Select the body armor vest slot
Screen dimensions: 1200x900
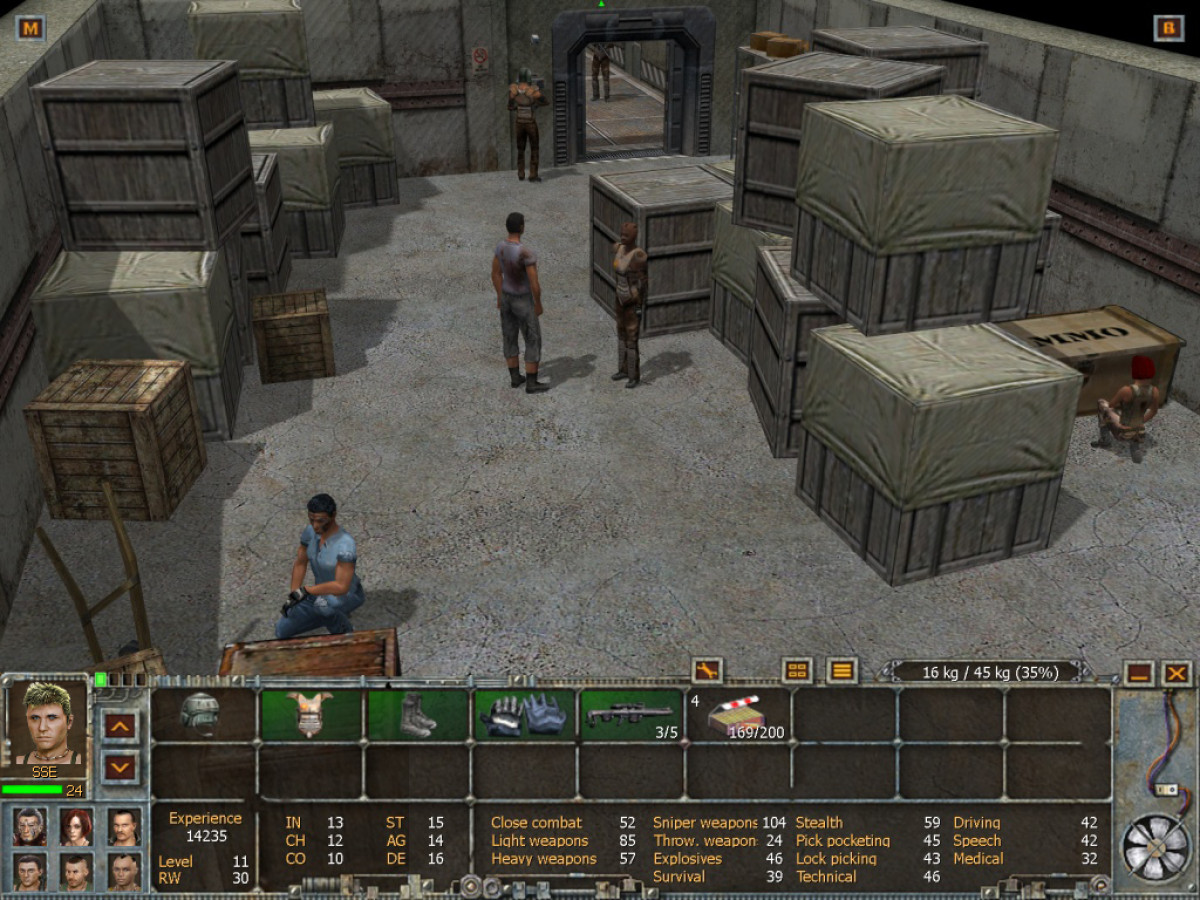(x=310, y=715)
